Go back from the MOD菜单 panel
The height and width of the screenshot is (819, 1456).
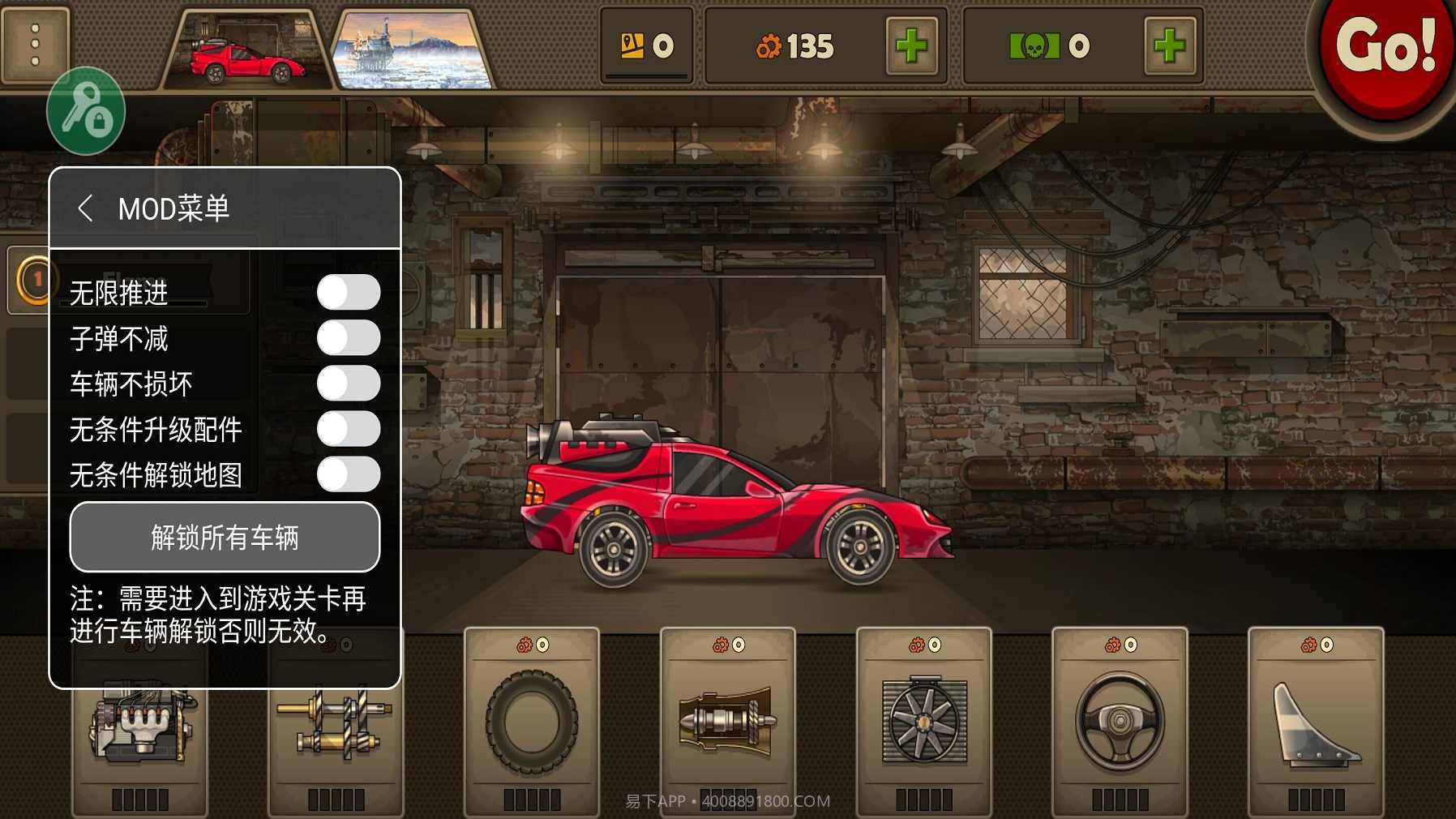click(x=85, y=208)
